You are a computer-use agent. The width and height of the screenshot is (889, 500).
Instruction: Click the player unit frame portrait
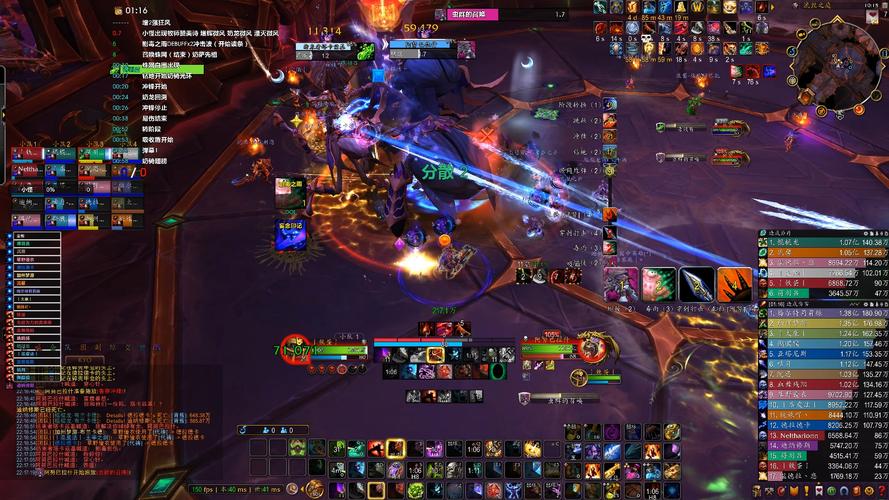click(x=293, y=349)
